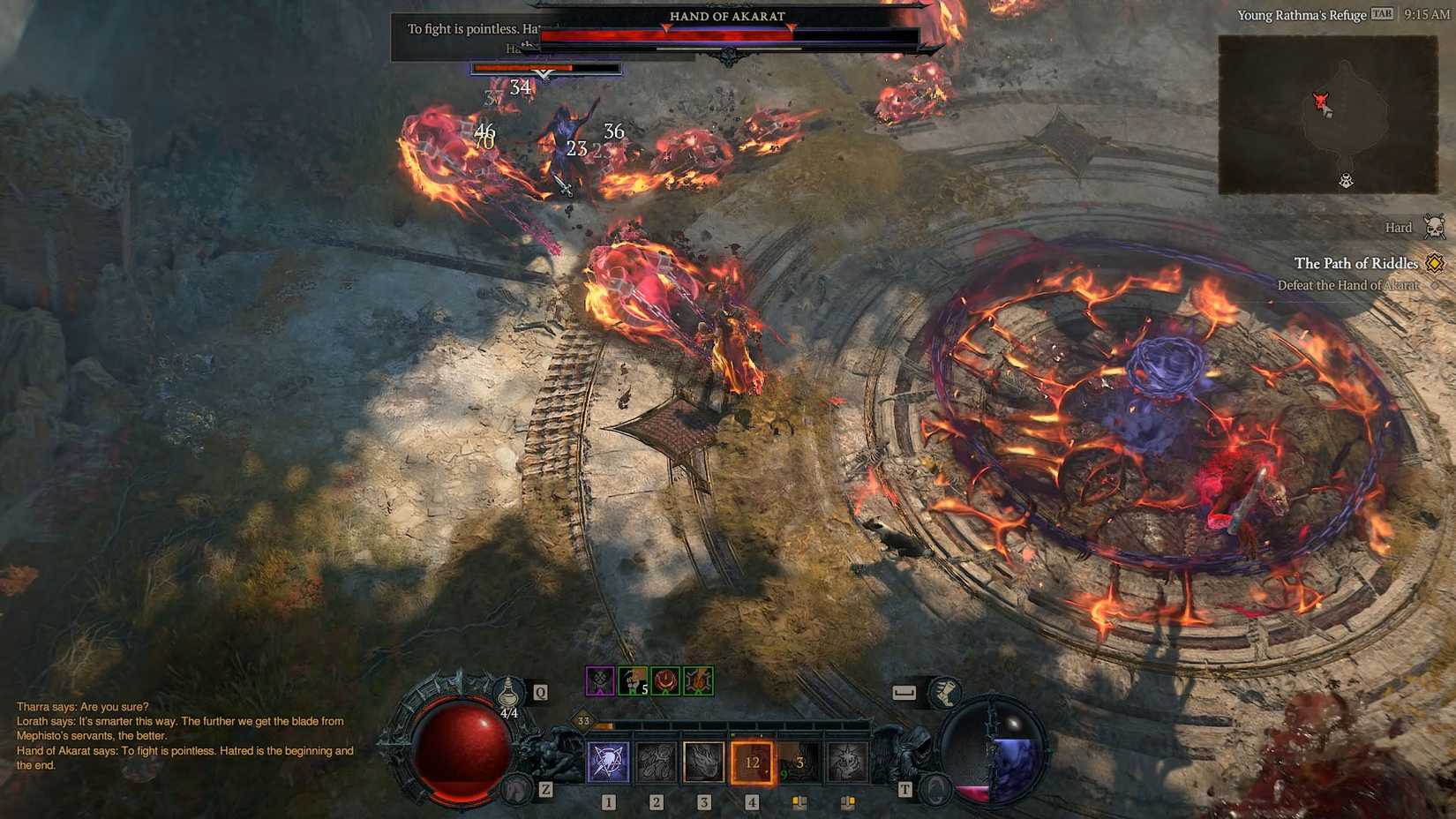This screenshot has width=1456, height=819.
Task: Open the emote wheel next to Z
Action: (516, 786)
